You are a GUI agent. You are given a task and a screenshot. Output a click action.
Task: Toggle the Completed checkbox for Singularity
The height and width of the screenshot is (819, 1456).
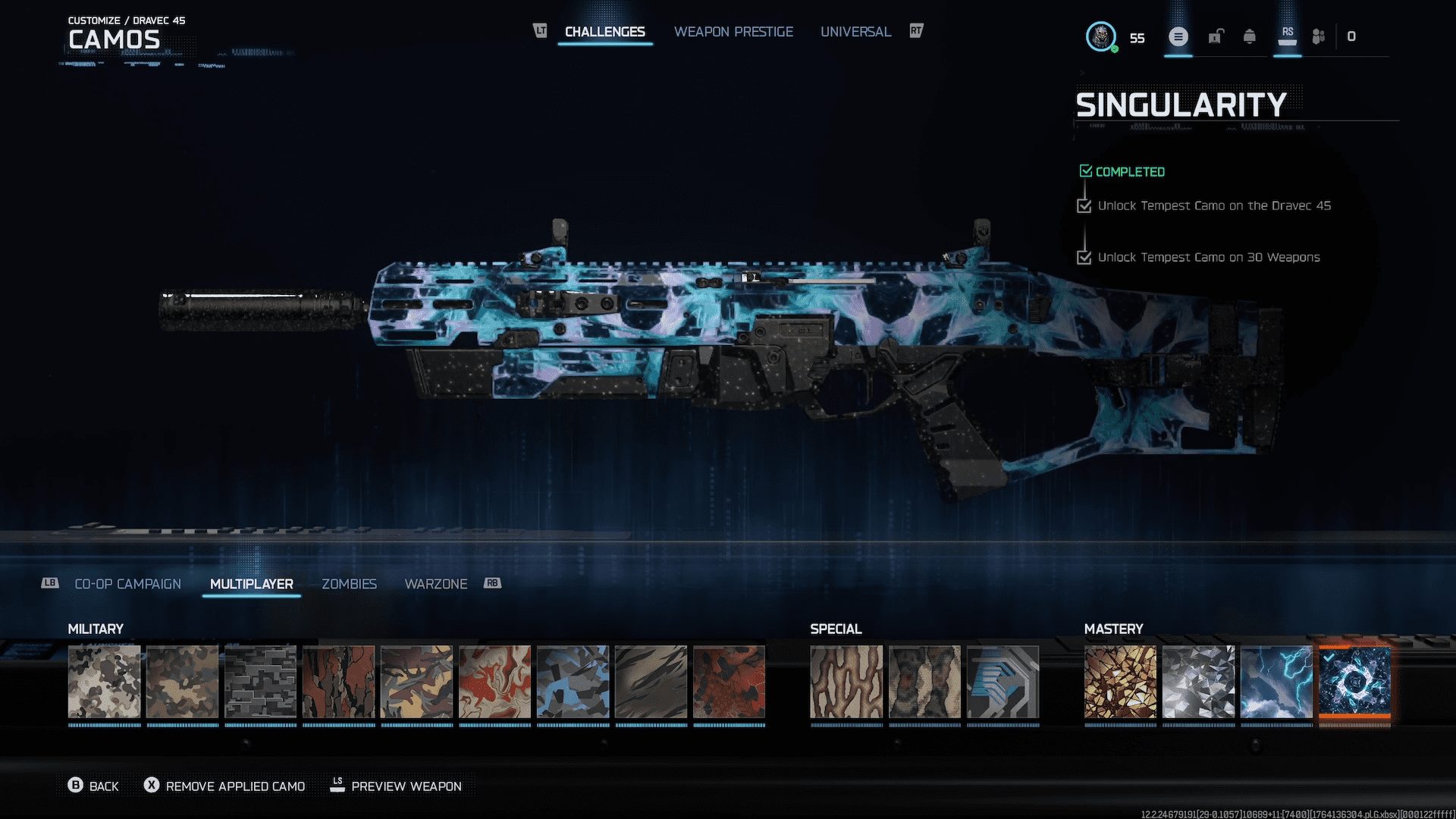[x=1085, y=171]
